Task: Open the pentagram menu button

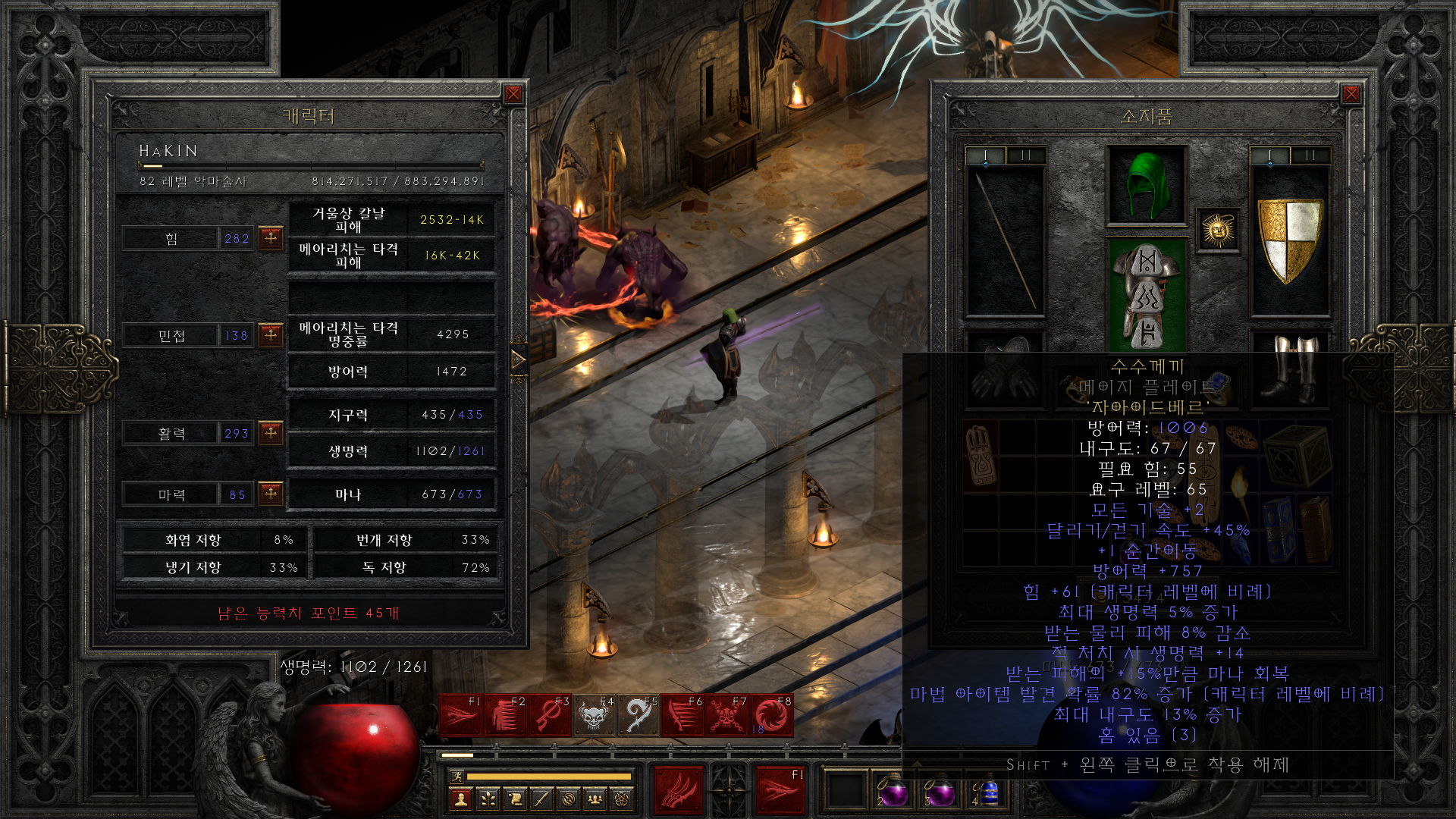Action: coord(623,799)
